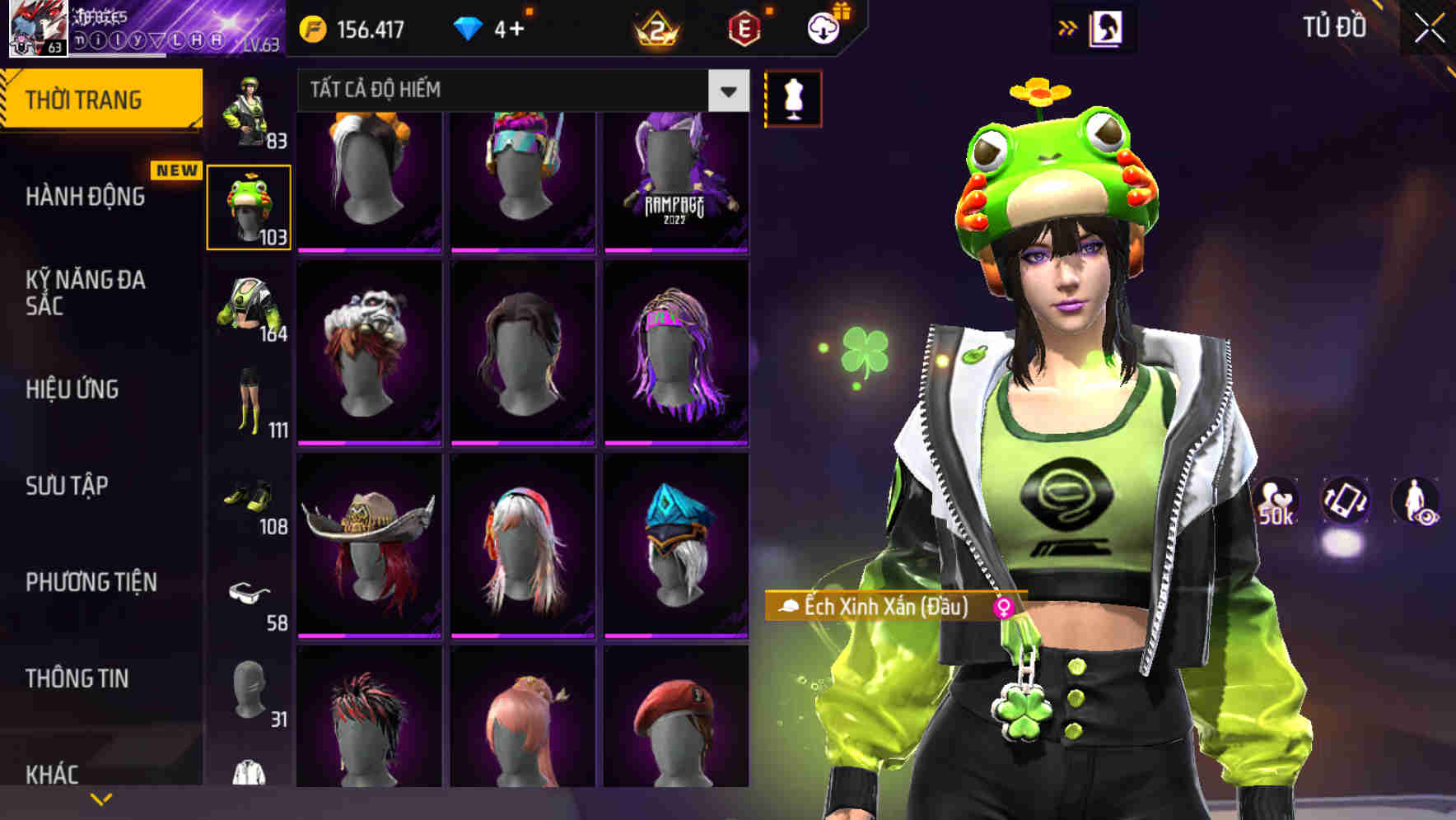Click the character portrait snapshot icon top right
This screenshot has height=820, width=1456.
(1105, 27)
